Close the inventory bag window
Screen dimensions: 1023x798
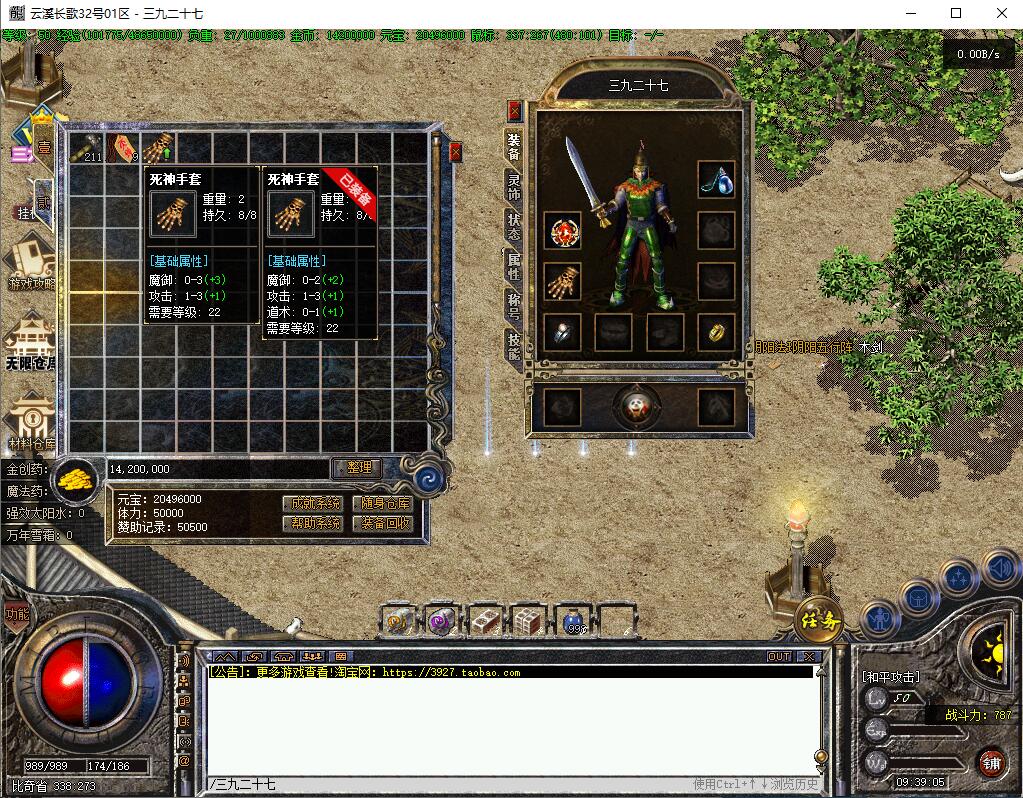click(x=455, y=152)
